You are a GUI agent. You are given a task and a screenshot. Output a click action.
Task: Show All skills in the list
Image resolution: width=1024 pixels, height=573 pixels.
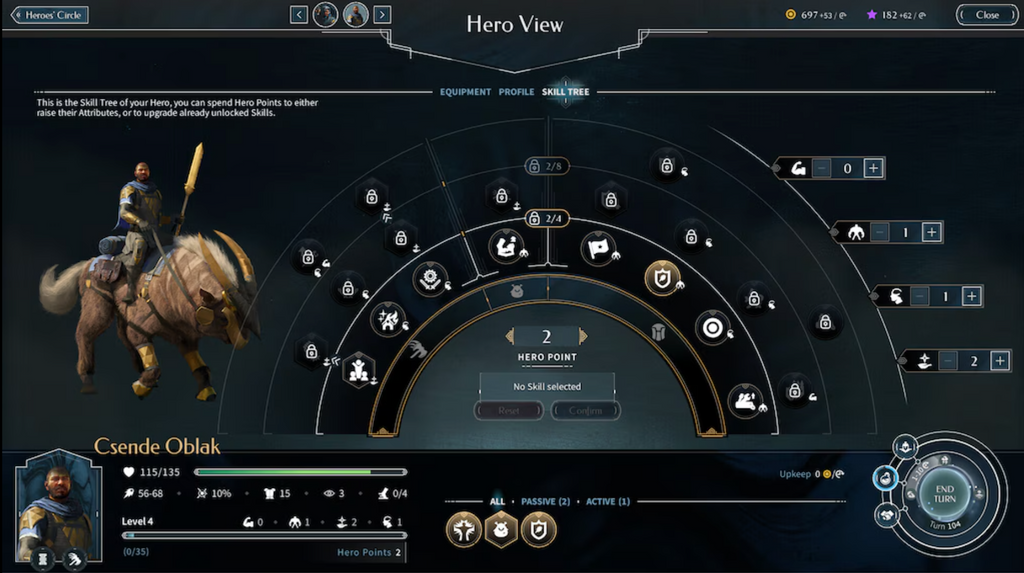(x=497, y=501)
